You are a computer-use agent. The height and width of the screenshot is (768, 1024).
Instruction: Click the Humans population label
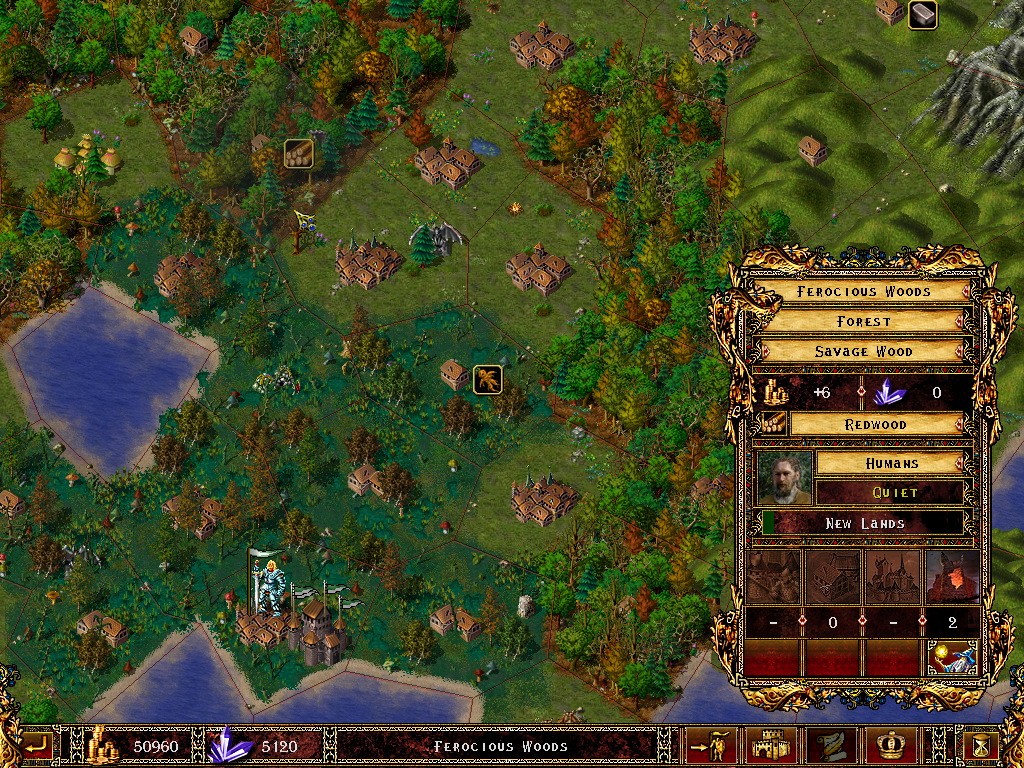click(x=890, y=463)
